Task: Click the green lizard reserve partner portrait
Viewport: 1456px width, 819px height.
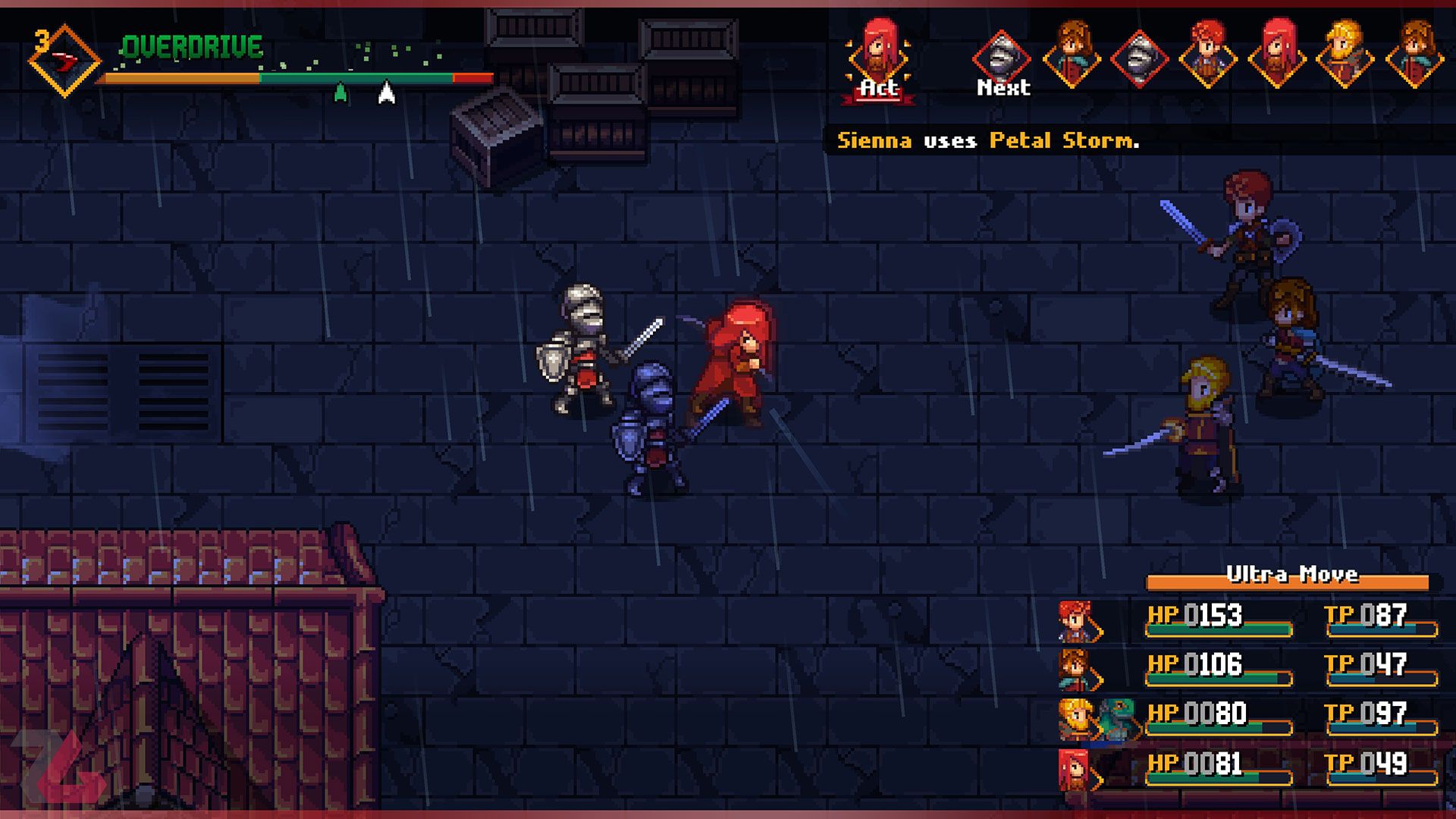Action: 1118,717
